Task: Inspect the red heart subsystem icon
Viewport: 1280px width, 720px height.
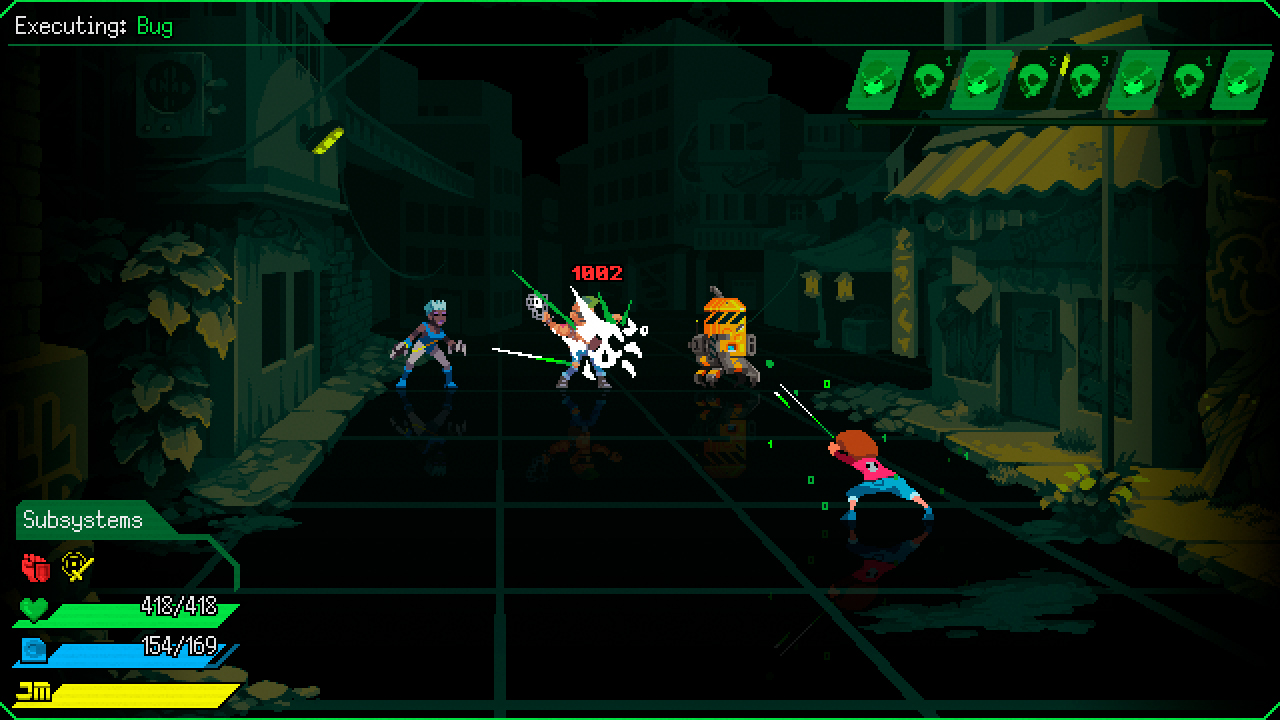Action: 37,567
